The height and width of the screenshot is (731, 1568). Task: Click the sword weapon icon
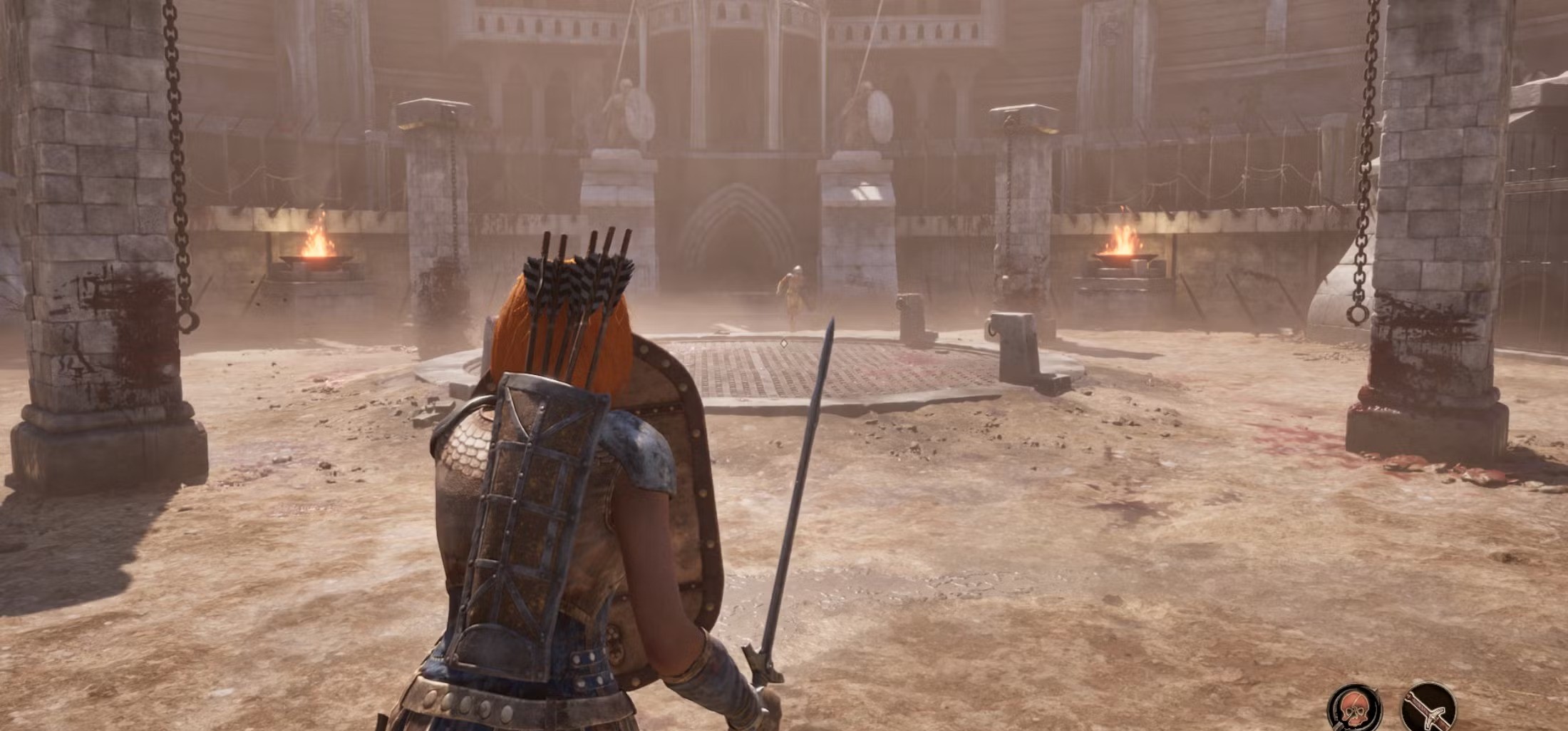[x=1428, y=708]
